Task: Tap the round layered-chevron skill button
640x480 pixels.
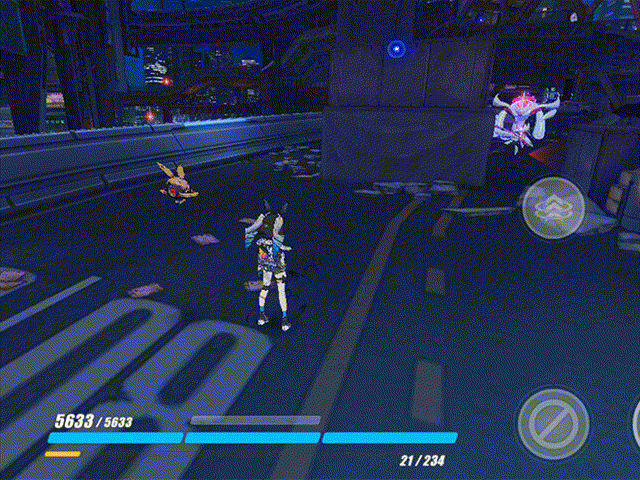Action: [551, 207]
